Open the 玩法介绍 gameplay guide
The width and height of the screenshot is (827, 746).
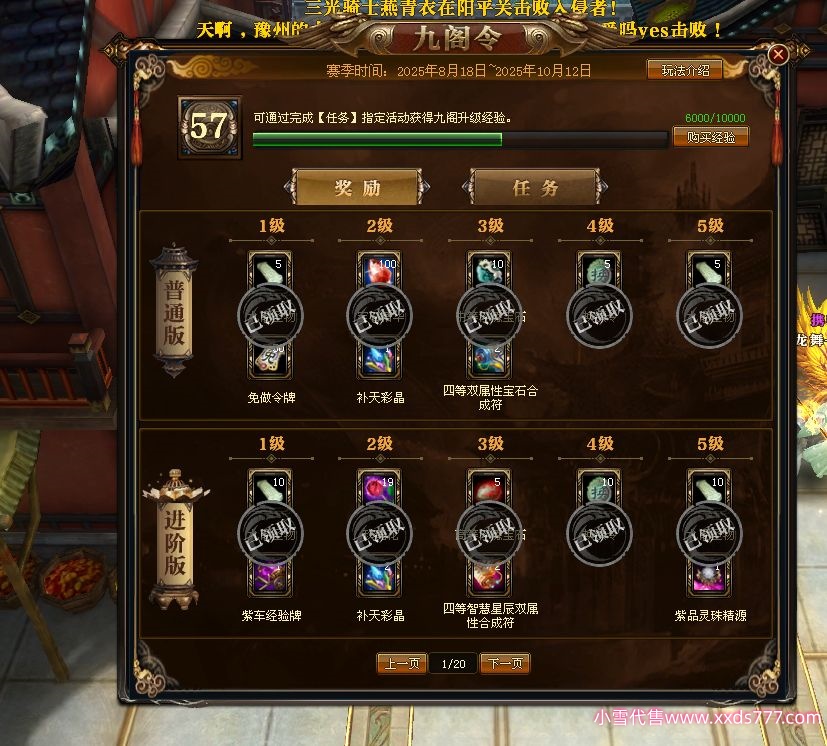coord(685,70)
